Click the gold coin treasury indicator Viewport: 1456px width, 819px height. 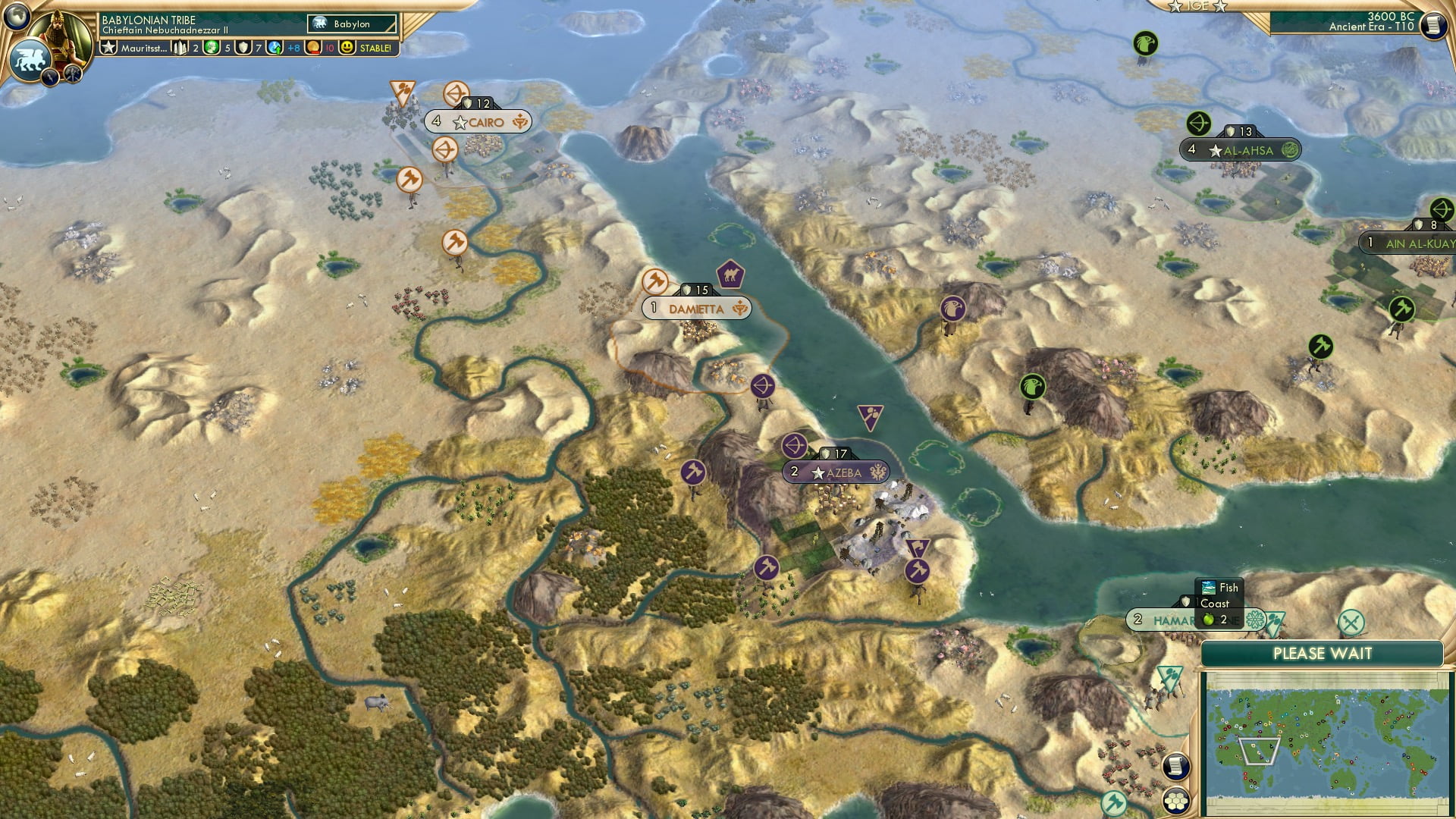click(312, 49)
